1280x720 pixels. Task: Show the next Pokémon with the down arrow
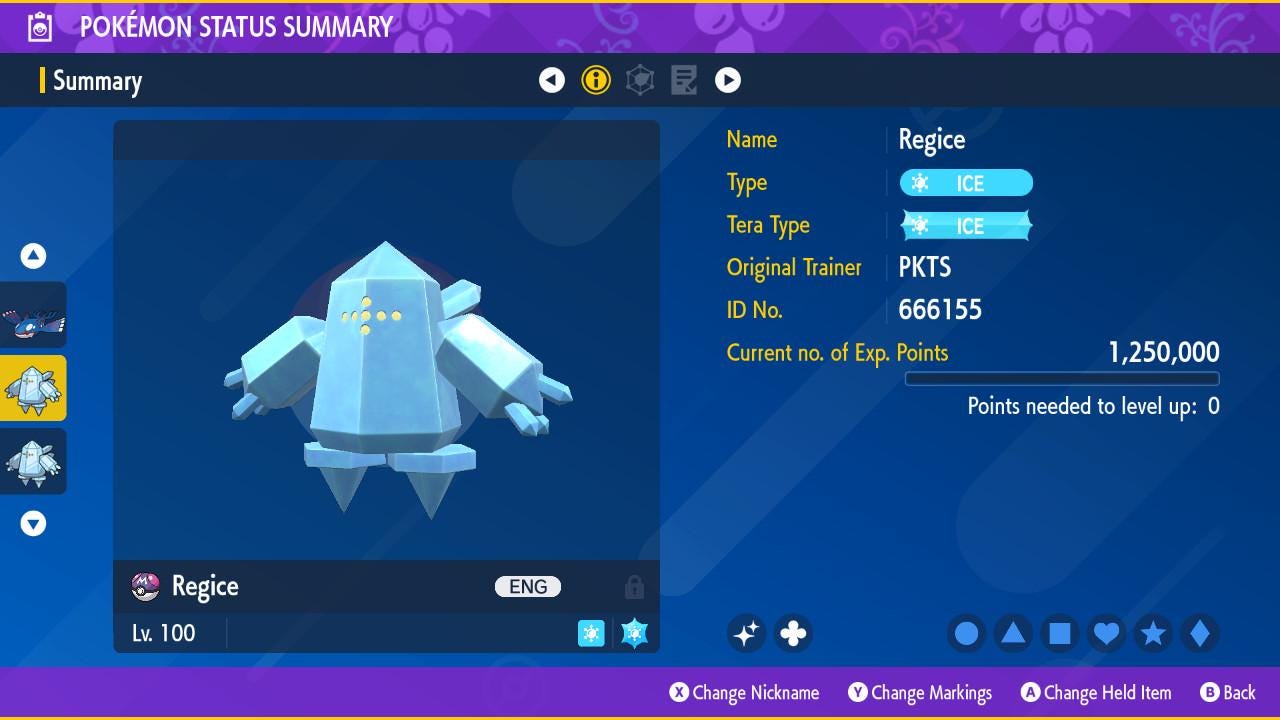(34, 523)
